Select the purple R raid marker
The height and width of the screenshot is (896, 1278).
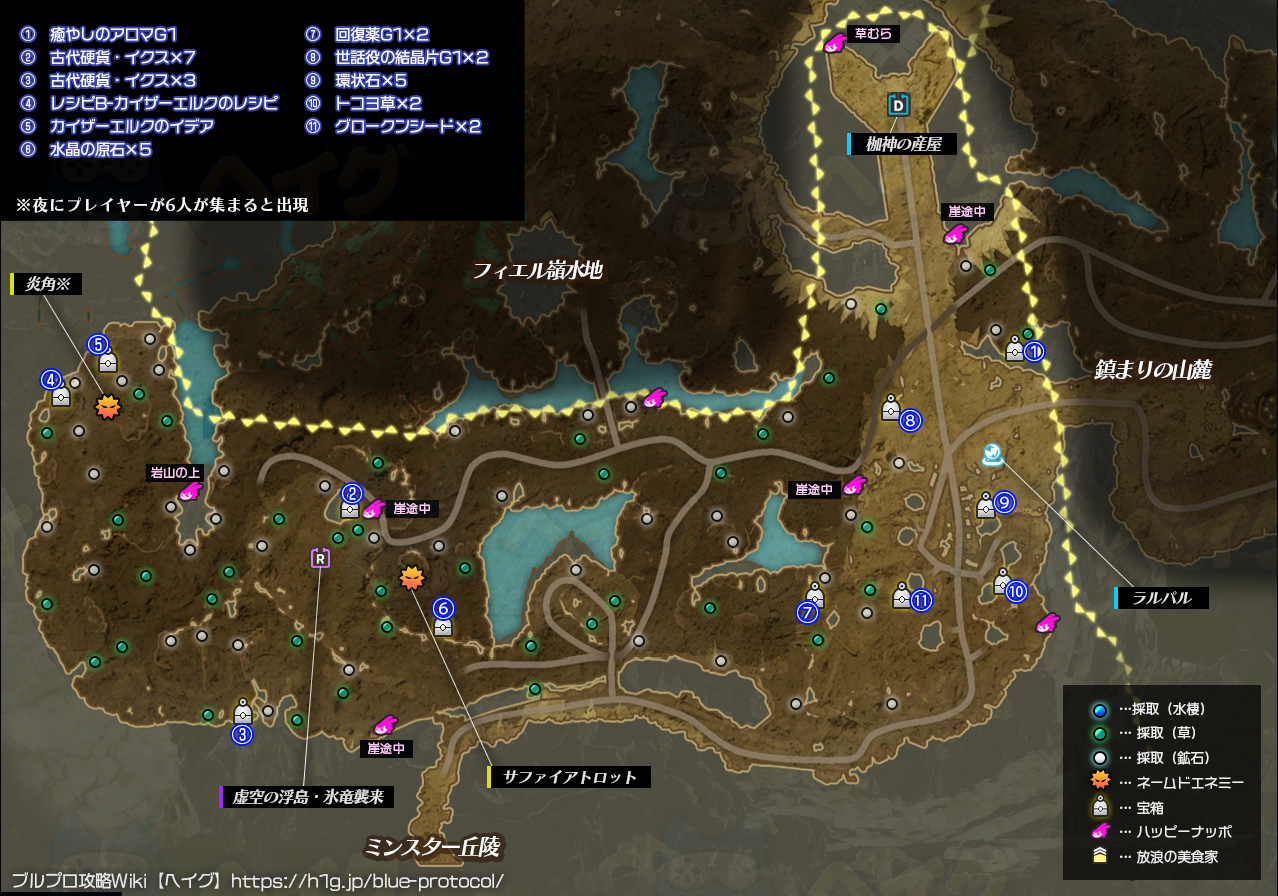pyautogui.click(x=320, y=558)
